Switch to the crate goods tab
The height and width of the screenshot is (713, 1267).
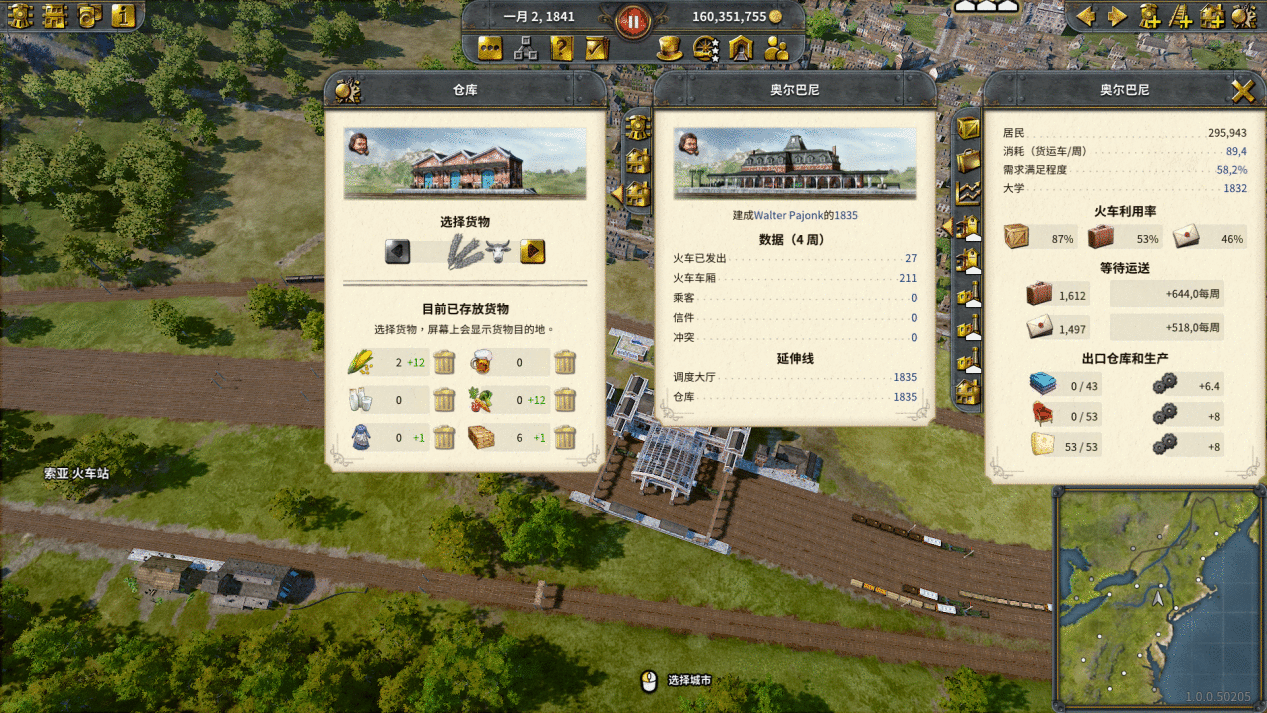click(x=968, y=128)
